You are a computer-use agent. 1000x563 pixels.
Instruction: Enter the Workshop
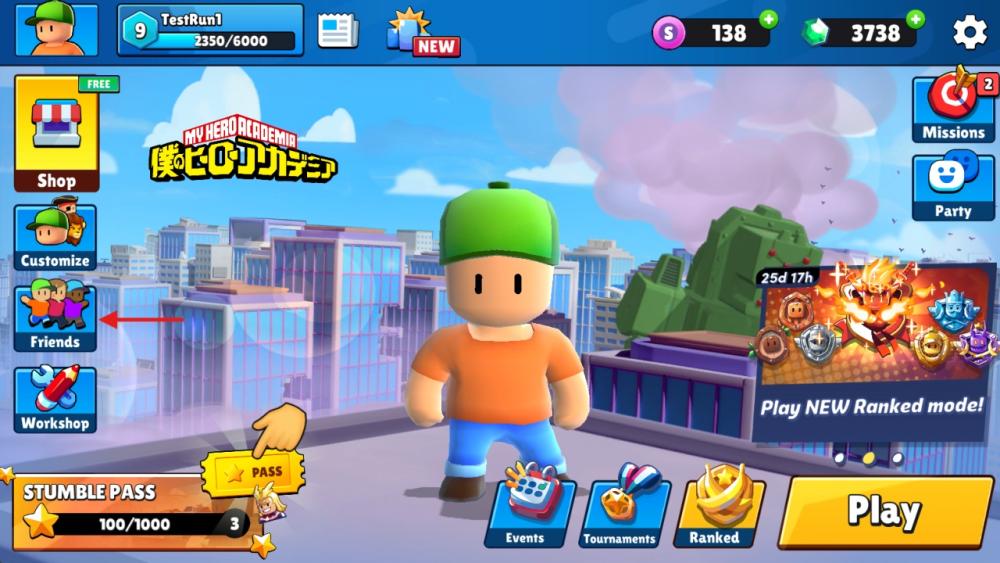coord(56,399)
